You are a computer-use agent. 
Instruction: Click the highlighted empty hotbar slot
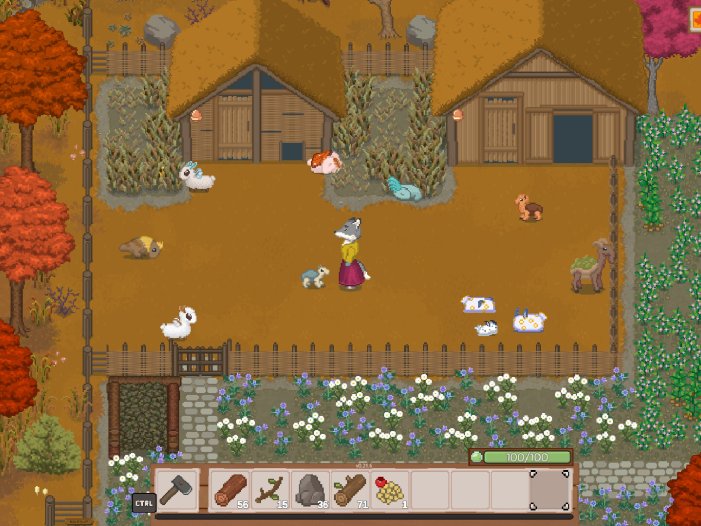(x=549, y=490)
